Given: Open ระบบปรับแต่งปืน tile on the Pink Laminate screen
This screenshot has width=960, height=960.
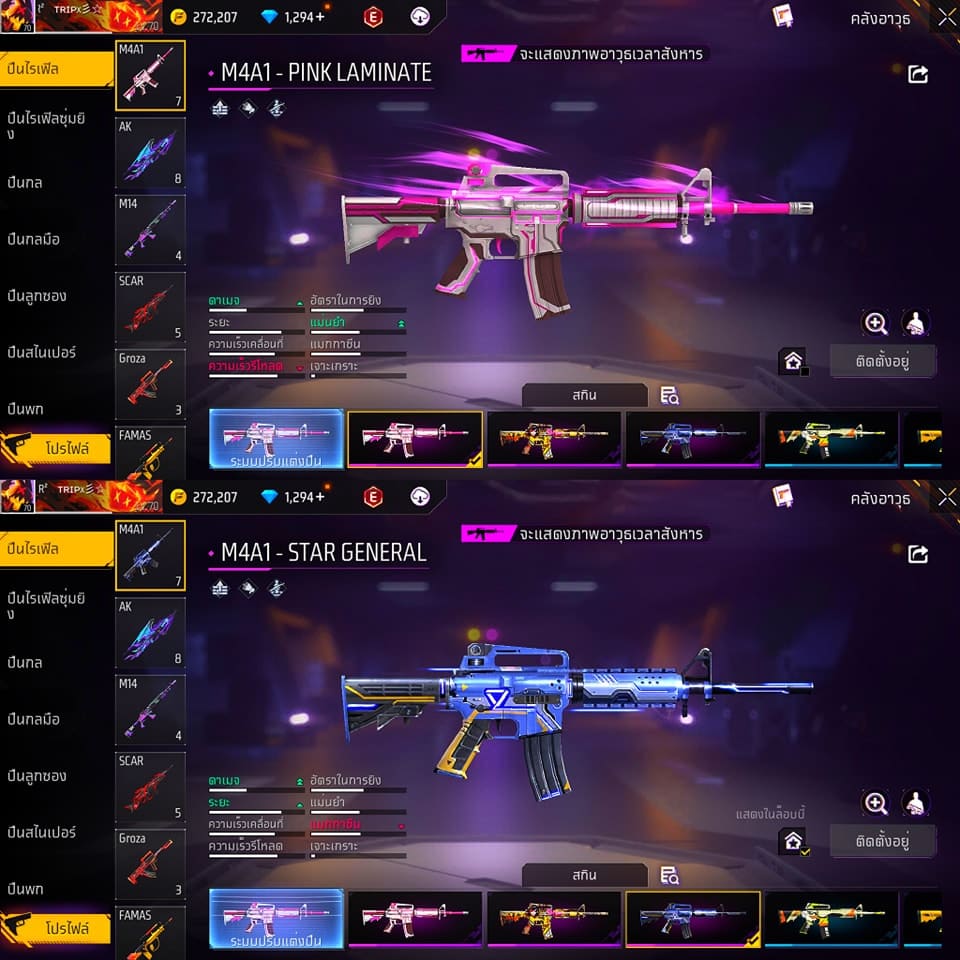Looking at the screenshot, I should coord(276,438).
